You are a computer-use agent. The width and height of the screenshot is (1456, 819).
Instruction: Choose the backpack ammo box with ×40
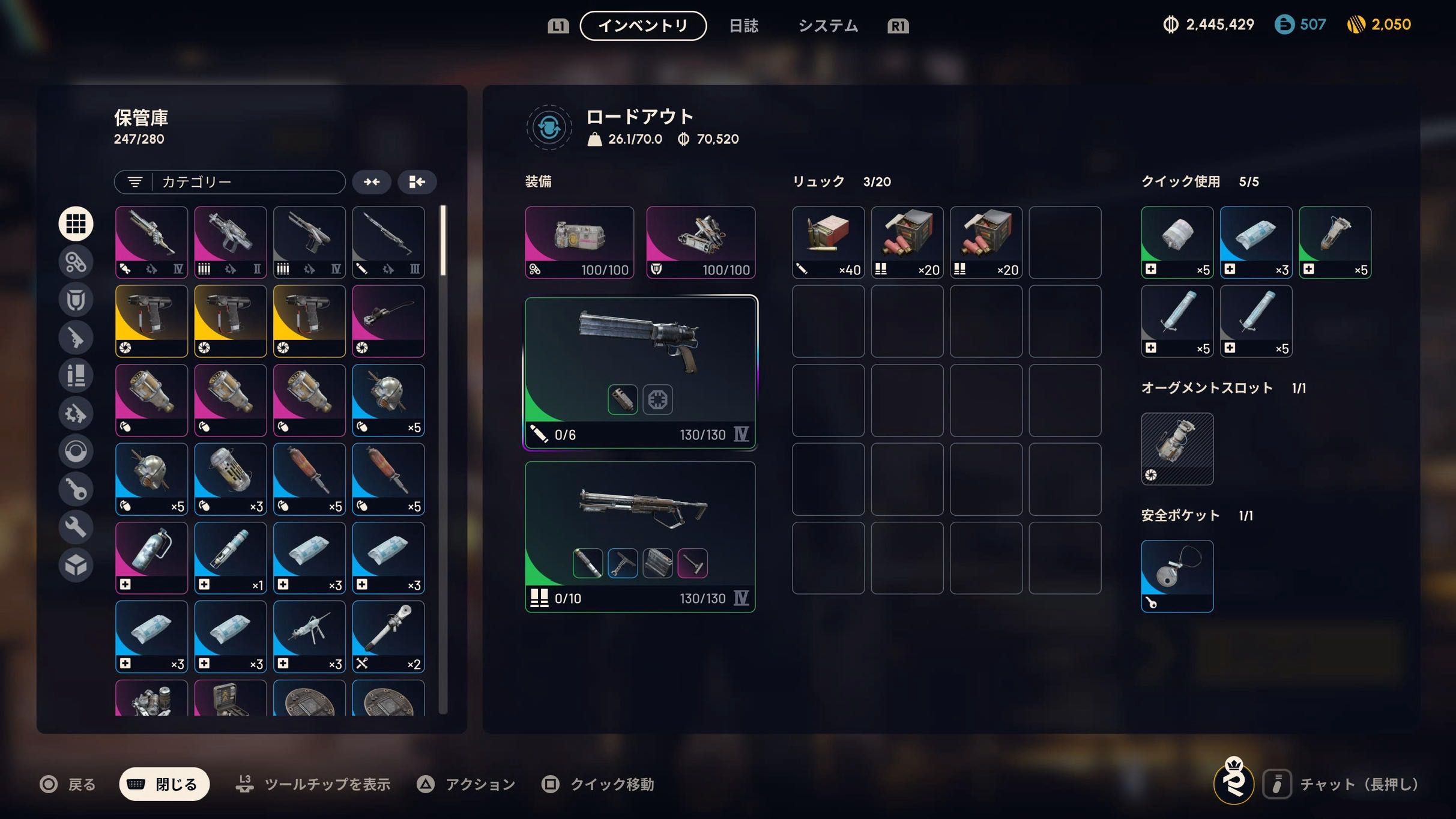coord(828,243)
